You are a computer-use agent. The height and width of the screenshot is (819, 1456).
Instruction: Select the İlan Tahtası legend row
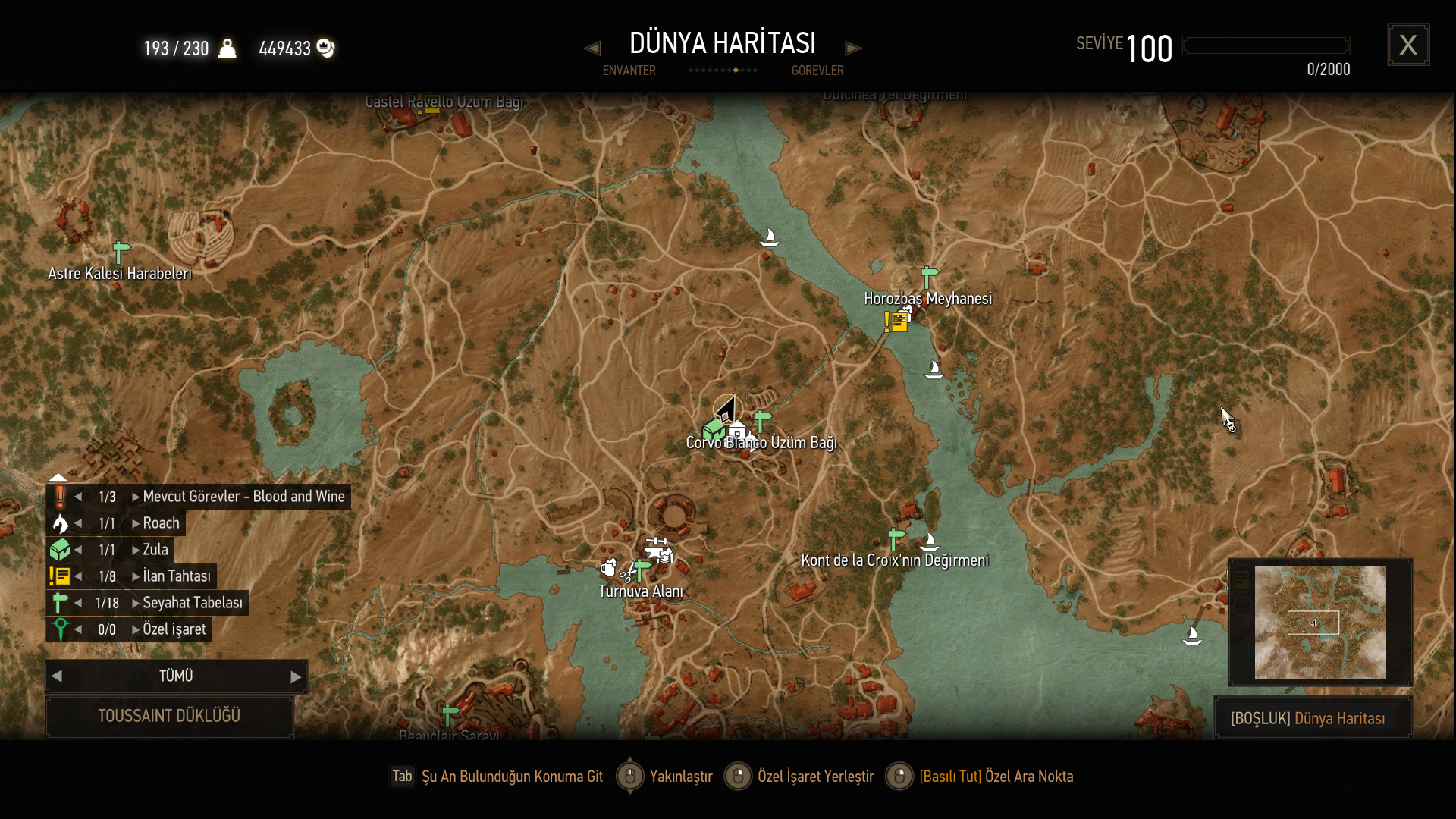[176, 576]
